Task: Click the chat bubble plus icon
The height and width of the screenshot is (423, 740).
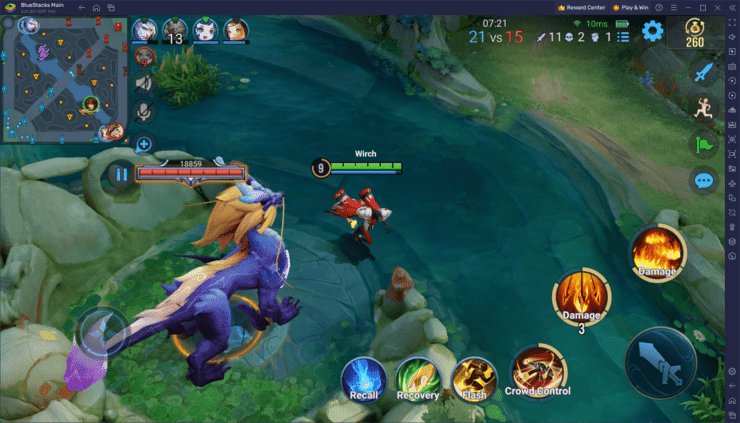Action: 144,144
